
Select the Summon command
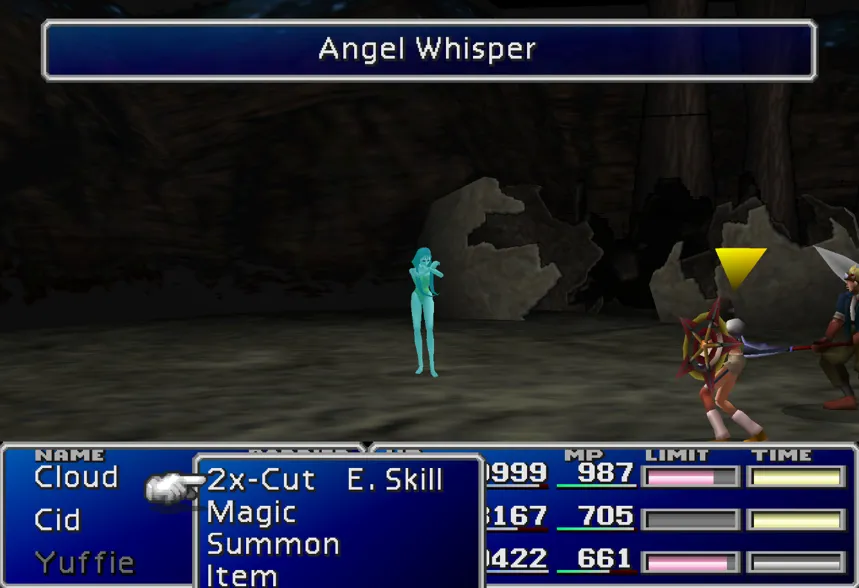coord(273,545)
